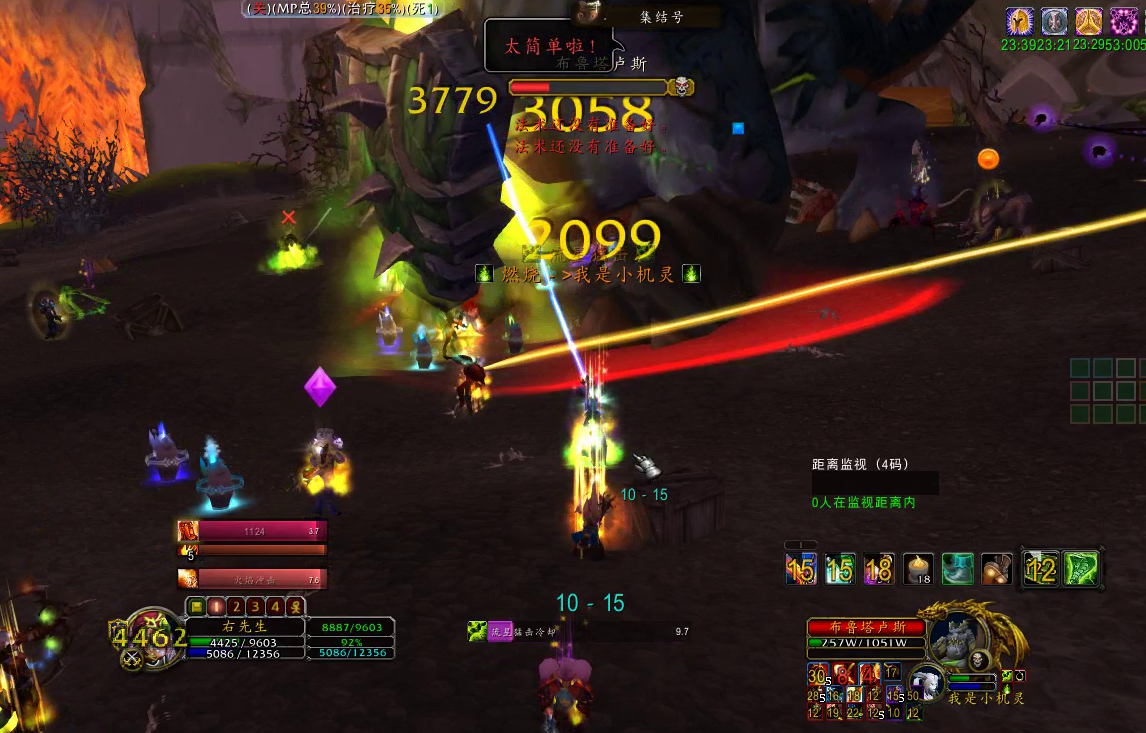Click the purple arcane buff icon
This screenshot has height=733, width=1146.
pyautogui.click(x=1123, y=21)
